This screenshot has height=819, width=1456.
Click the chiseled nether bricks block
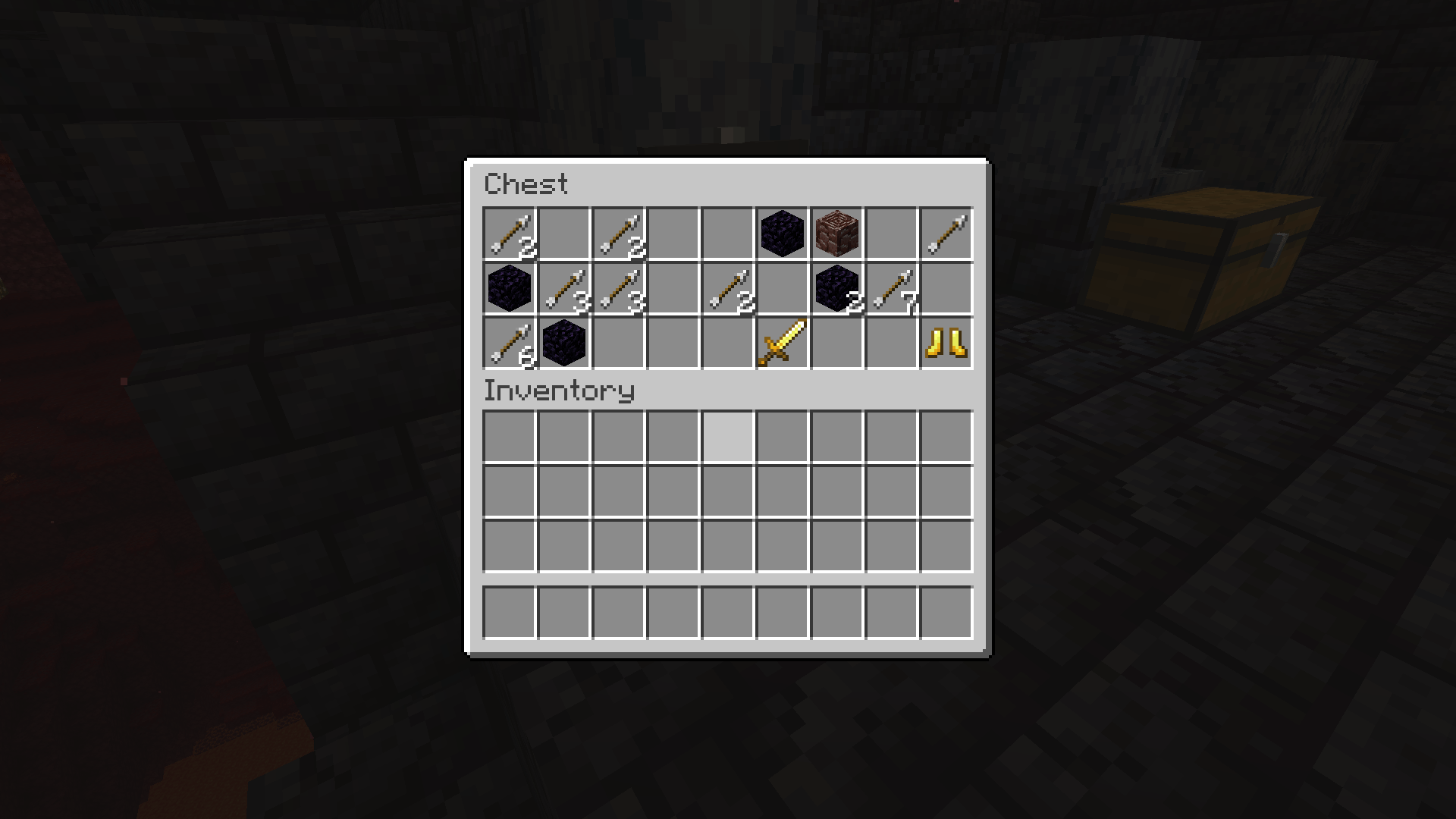837,233
